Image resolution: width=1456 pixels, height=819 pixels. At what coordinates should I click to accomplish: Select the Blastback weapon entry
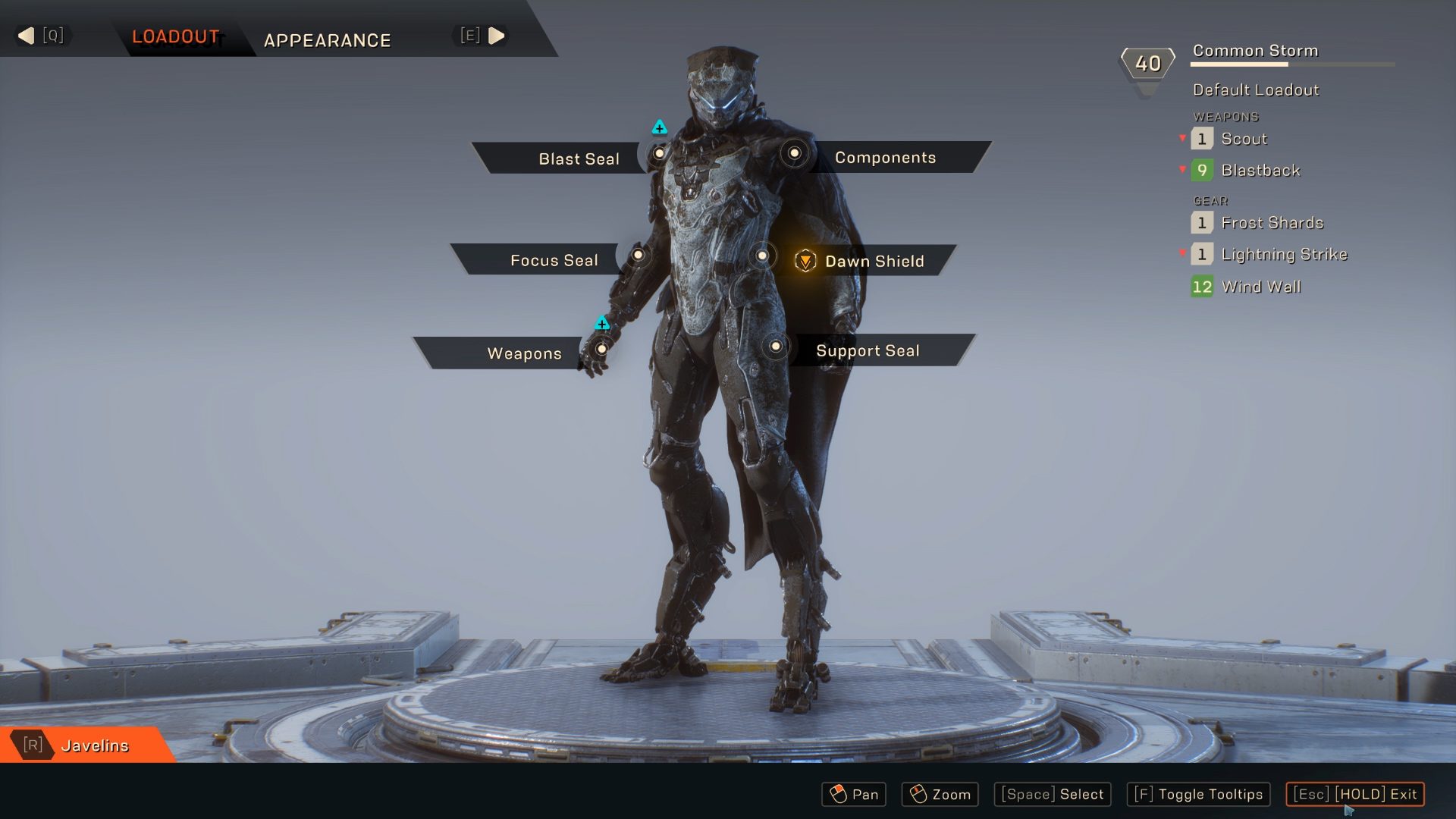(1260, 171)
